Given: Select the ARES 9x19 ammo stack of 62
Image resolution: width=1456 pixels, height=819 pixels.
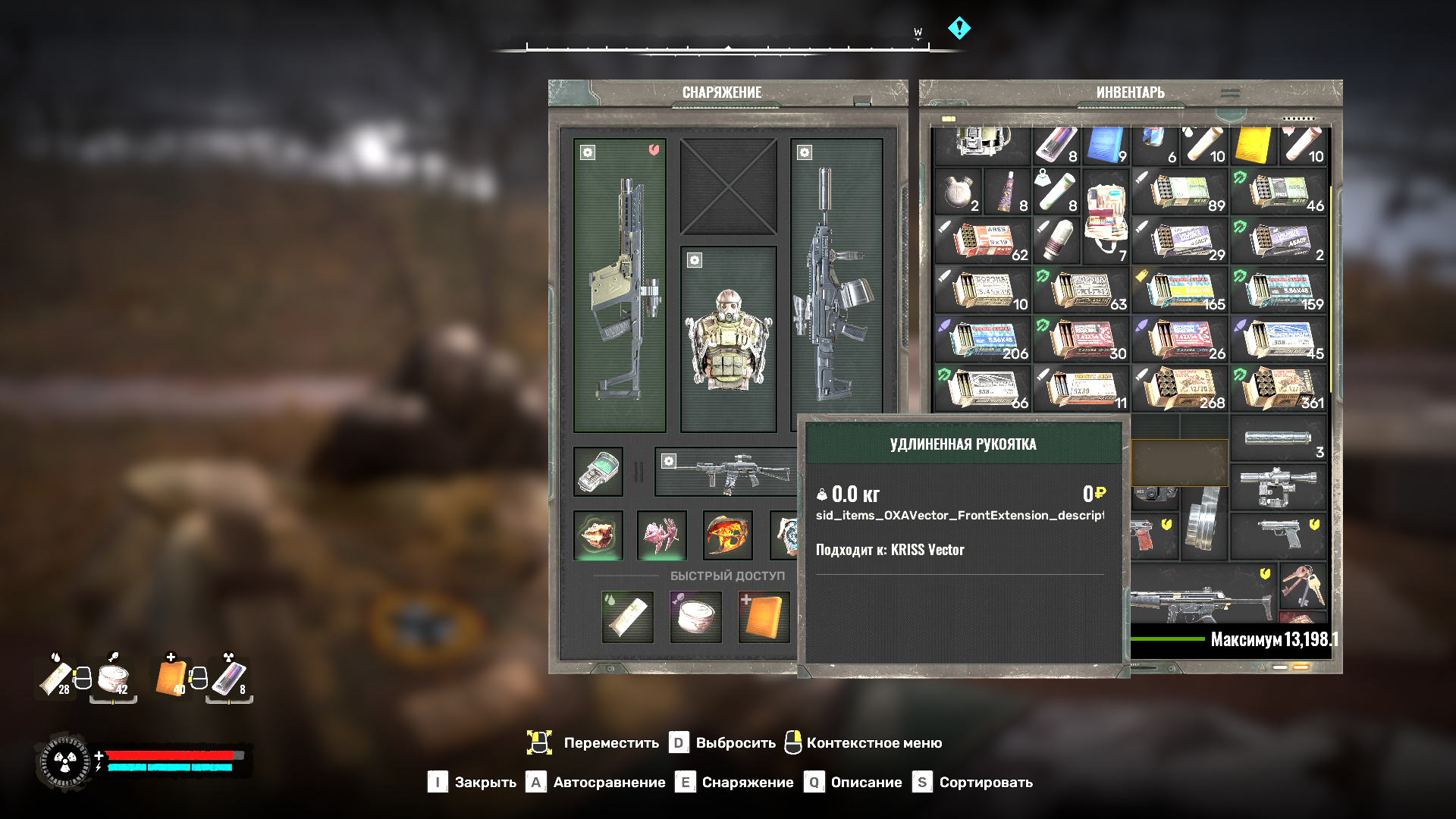Looking at the screenshot, I should pyautogui.click(x=982, y=241).
